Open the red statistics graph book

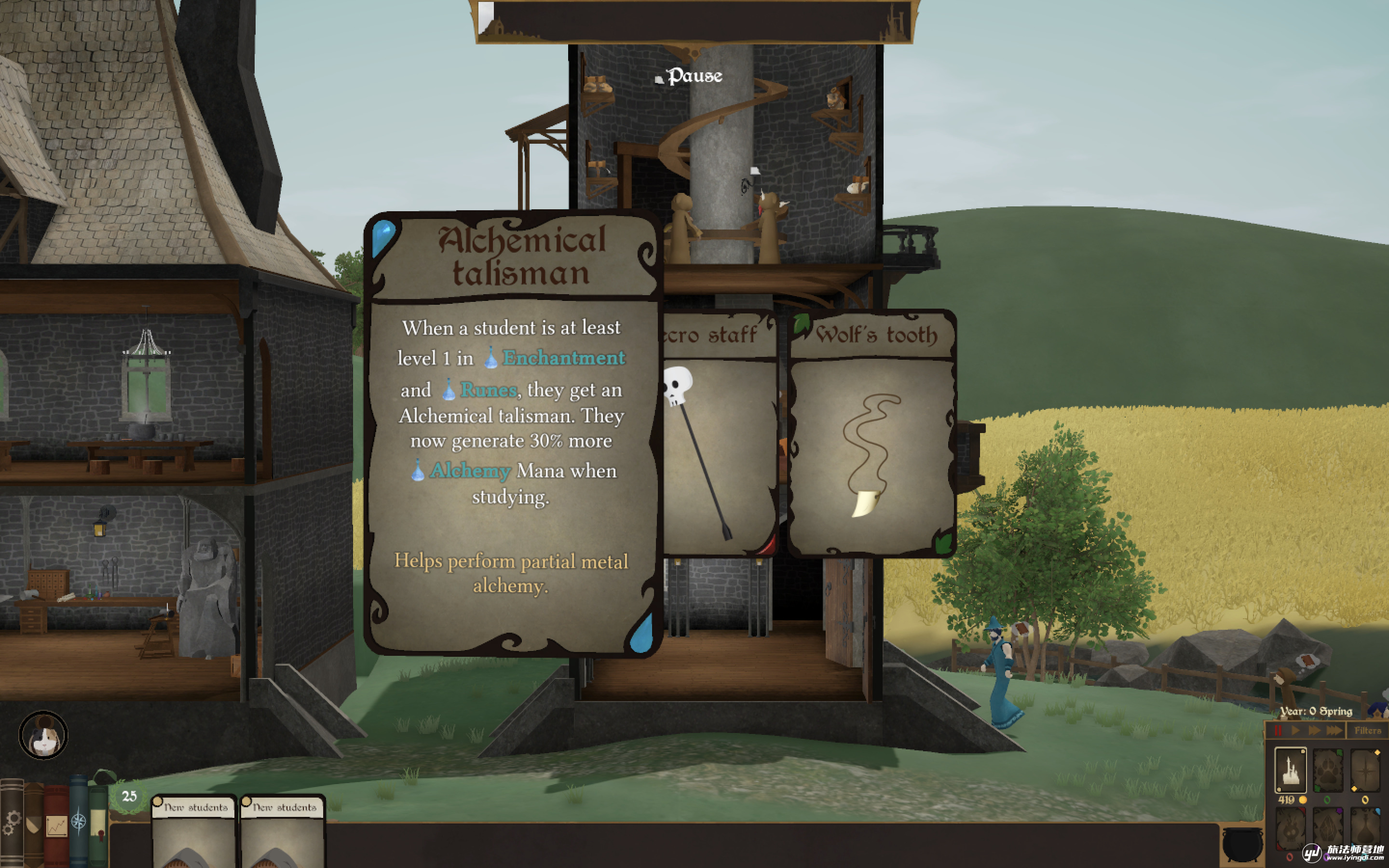pos(56,826)
